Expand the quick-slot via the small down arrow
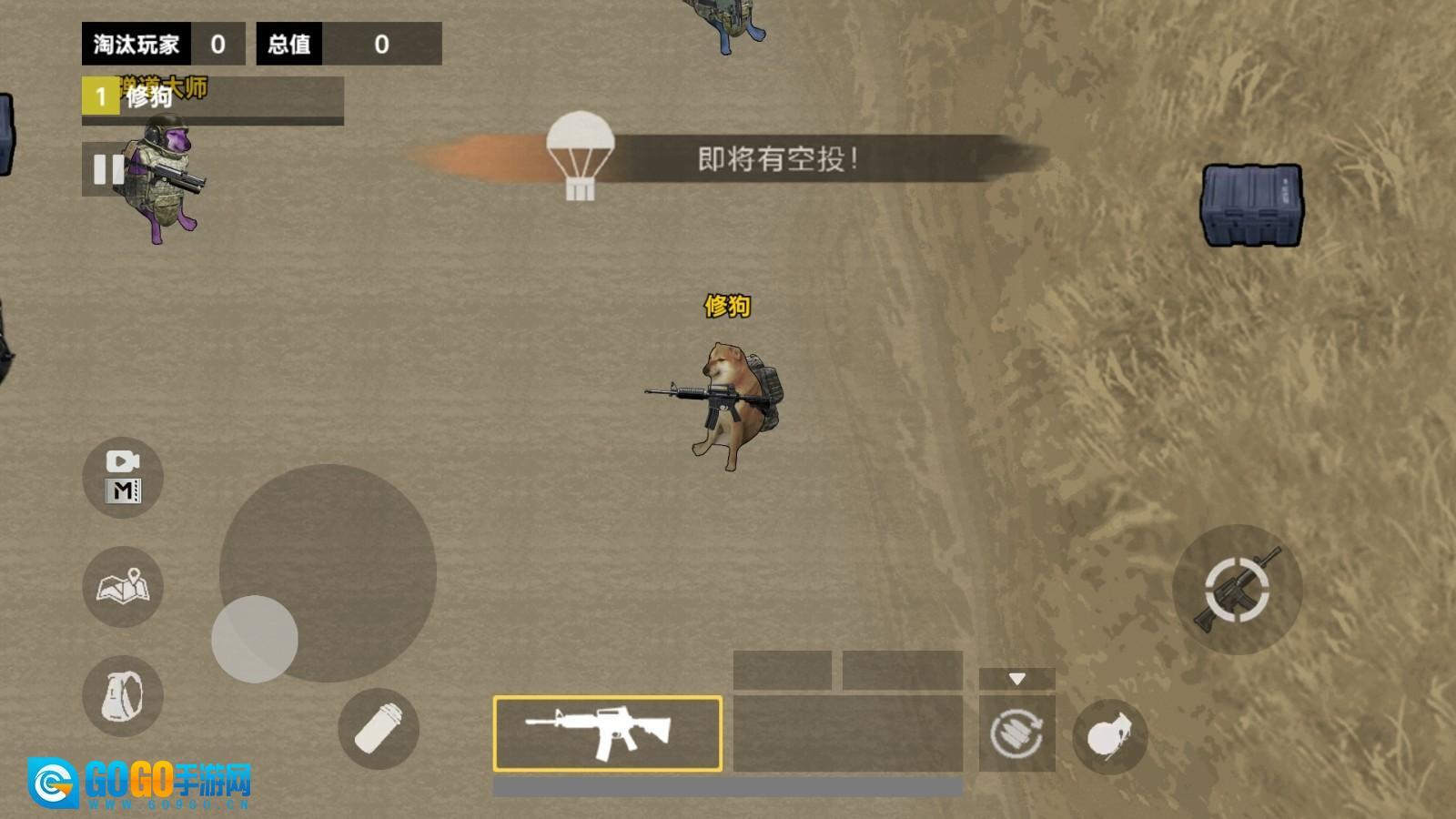1456x819 pixels. [x=1017, y=677]
